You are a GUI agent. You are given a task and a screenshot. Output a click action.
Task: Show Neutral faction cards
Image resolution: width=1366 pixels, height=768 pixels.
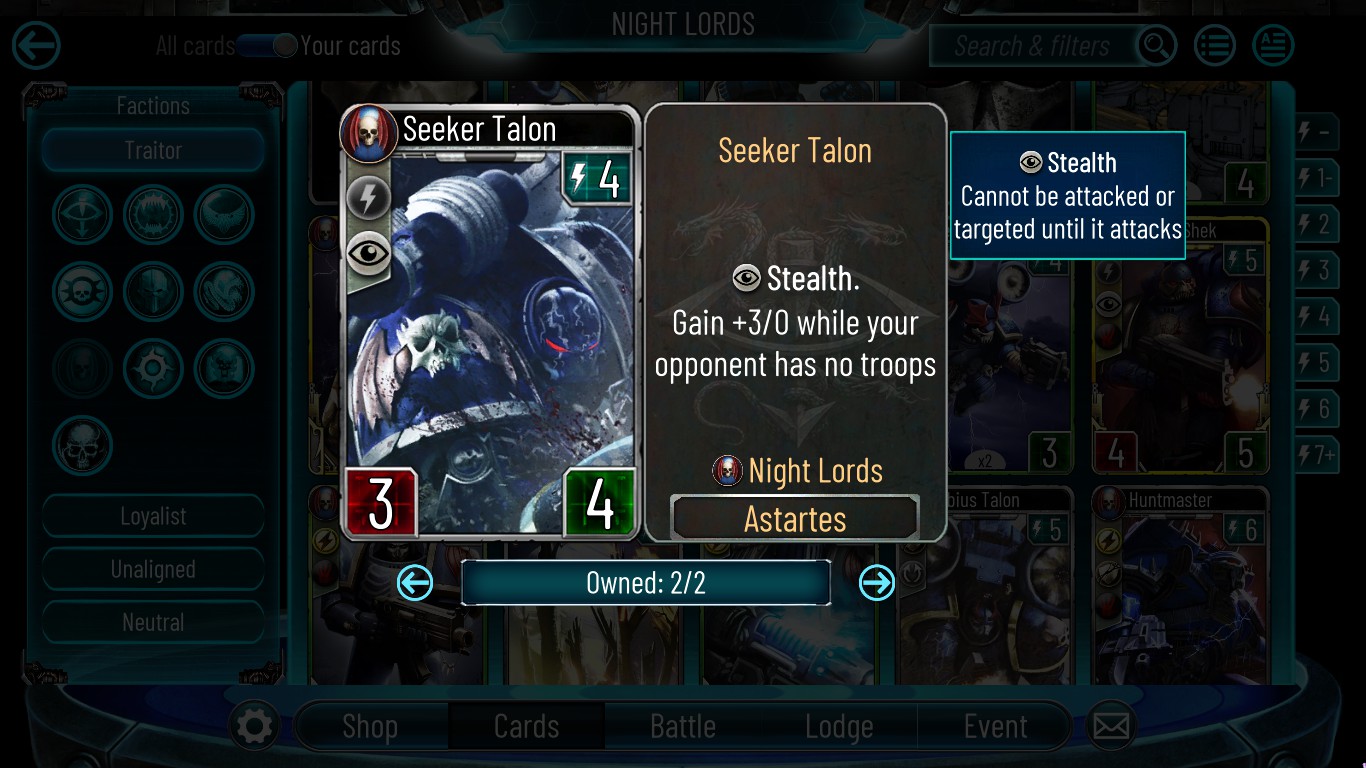[x=153, y=622]
